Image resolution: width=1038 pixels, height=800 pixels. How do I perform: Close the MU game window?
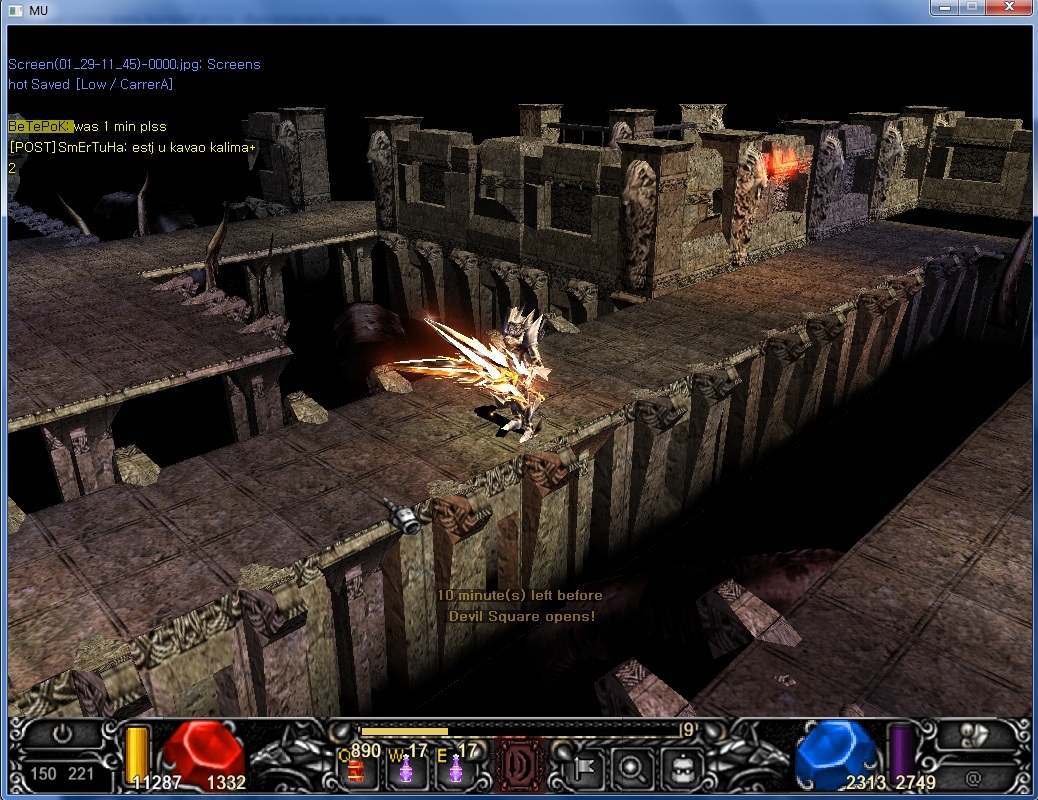tap(1008, 8)
